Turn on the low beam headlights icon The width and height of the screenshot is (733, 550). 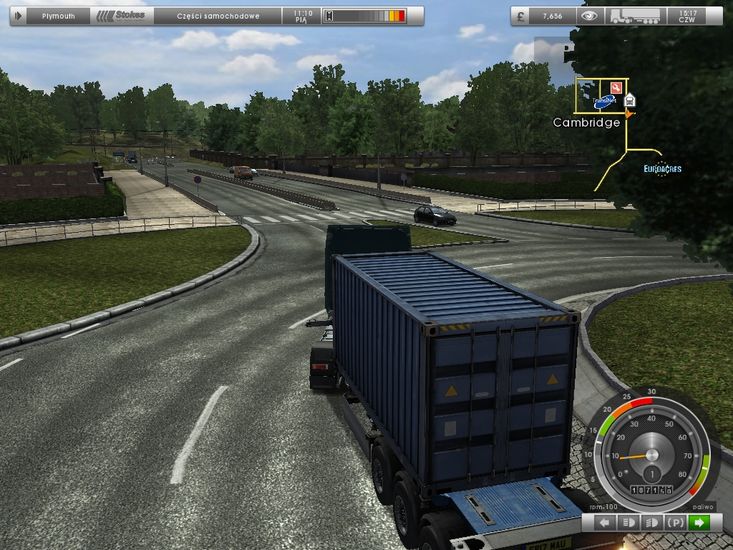pos(628,523)
